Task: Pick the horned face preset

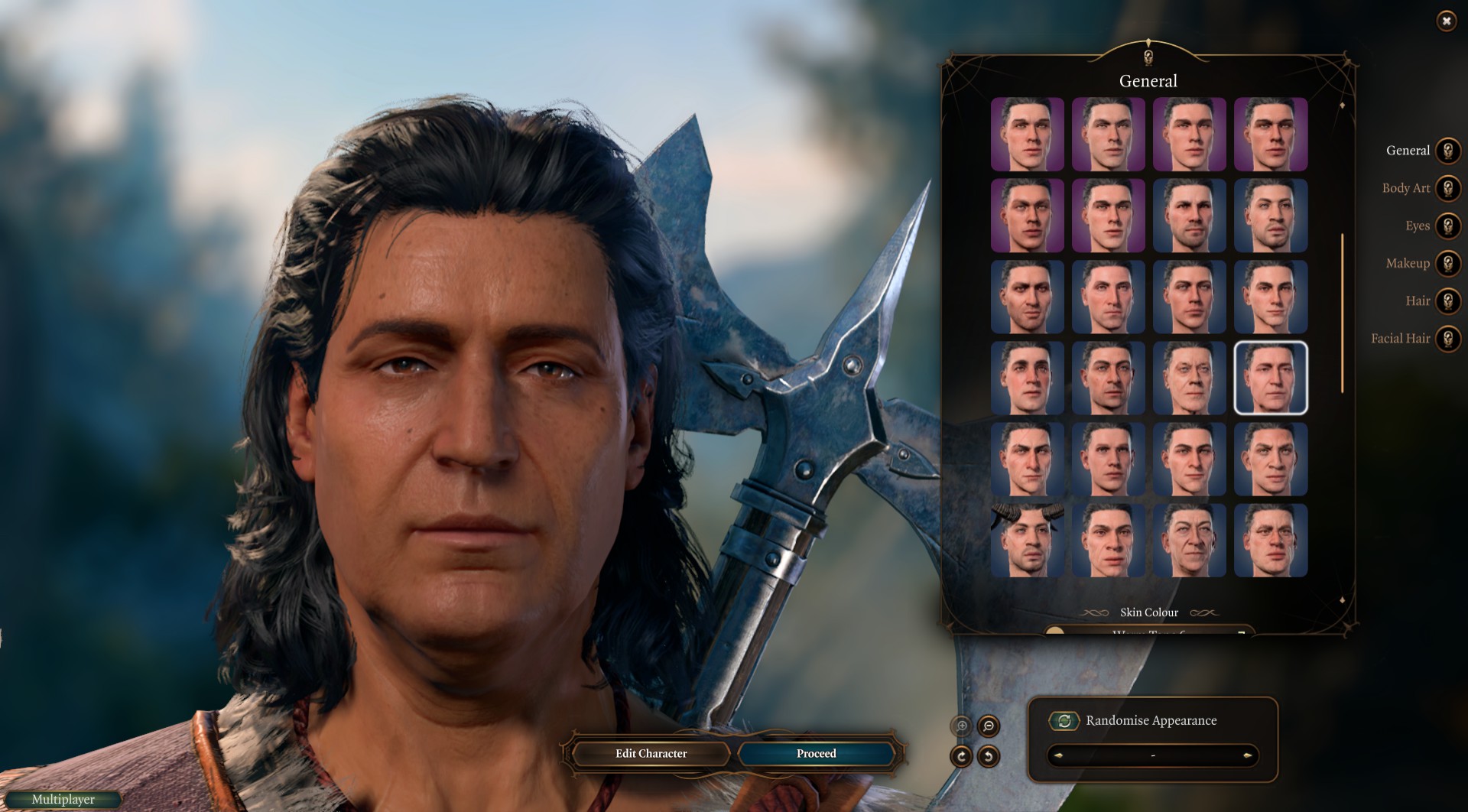Action: point(1027,540)
